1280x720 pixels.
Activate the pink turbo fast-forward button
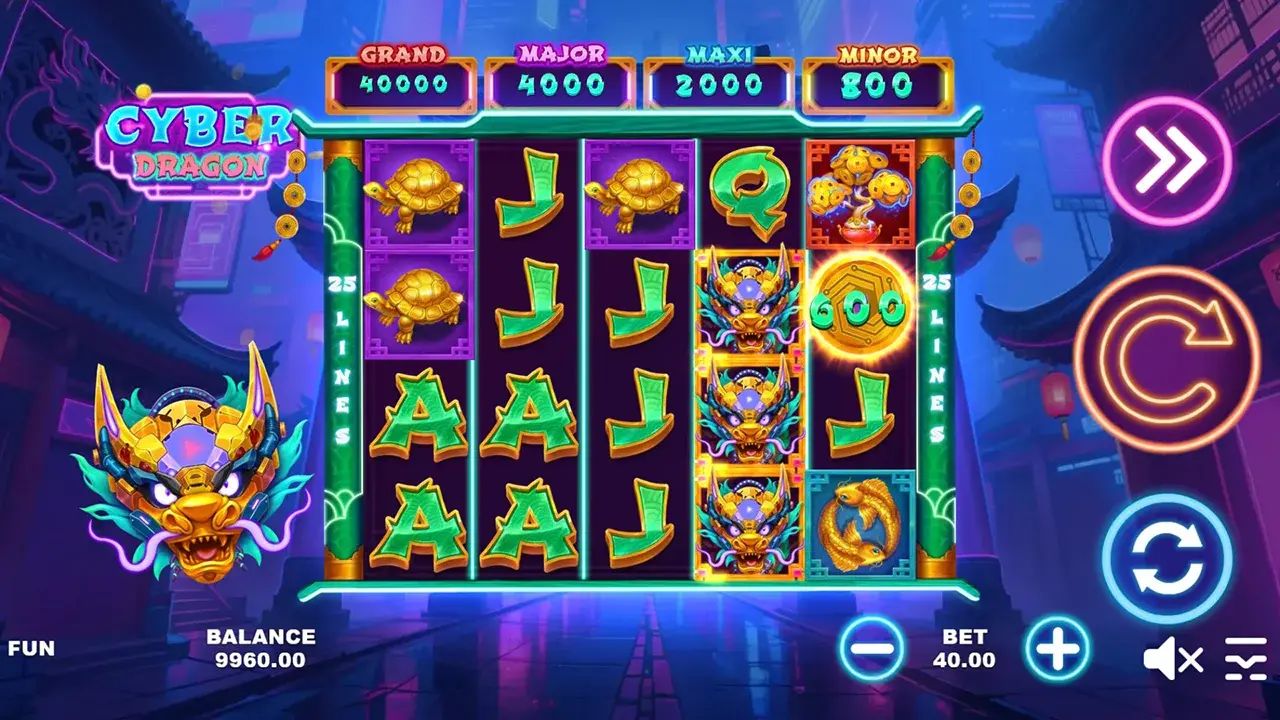tap(1166, 161)
